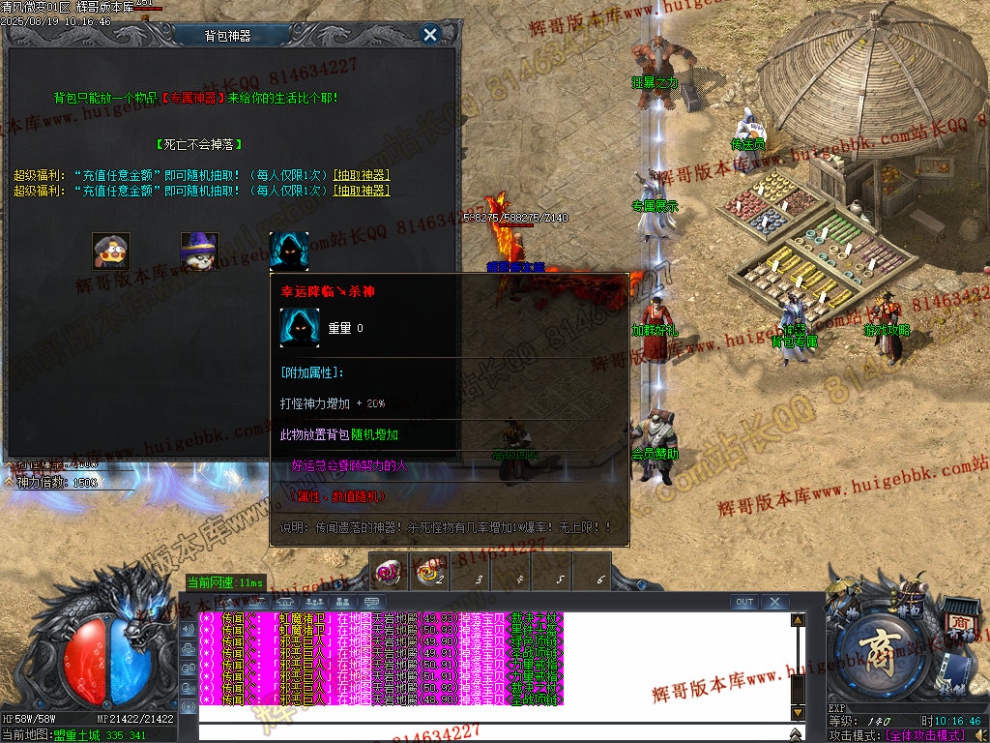Select the hooded blue-glow artifact icon

(x=289, y=251)
